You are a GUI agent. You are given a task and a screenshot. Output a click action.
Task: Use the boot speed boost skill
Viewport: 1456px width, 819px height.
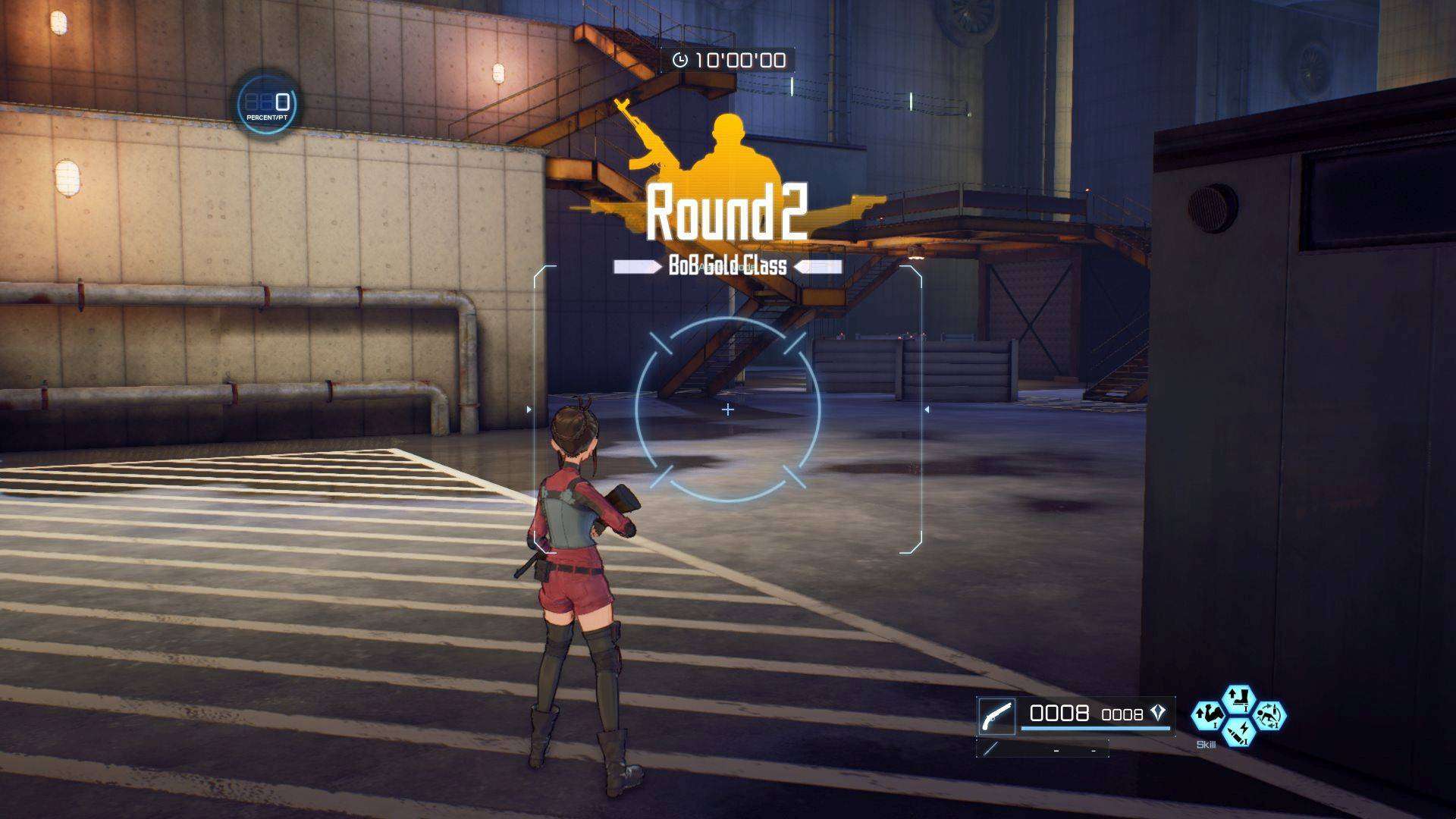(x=1238, y=698)
